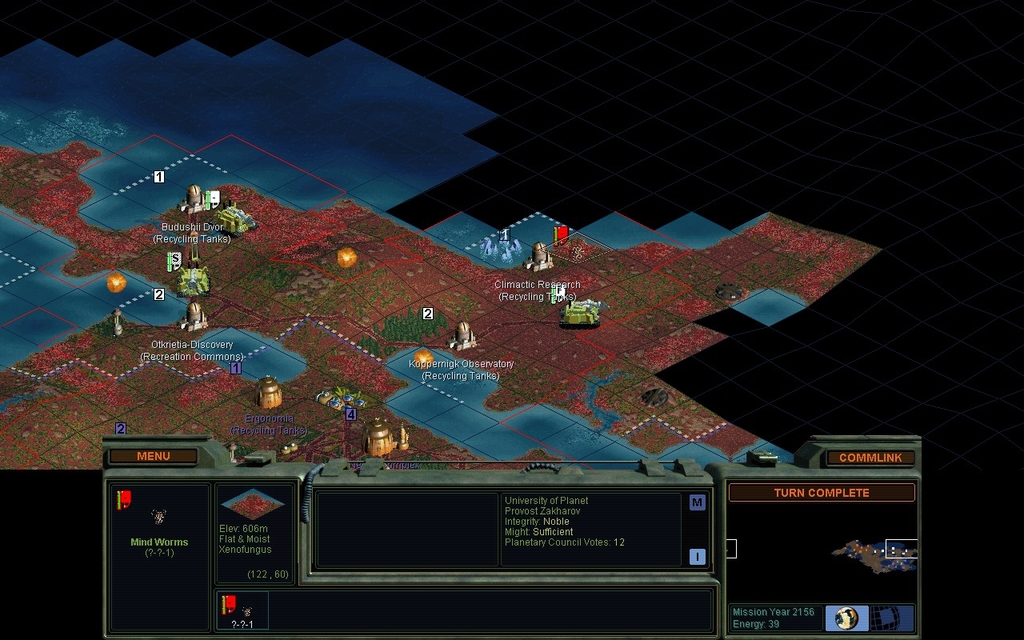Click the world minimap
This screenshot has width=1024, height=640.
tap(822, 551)
